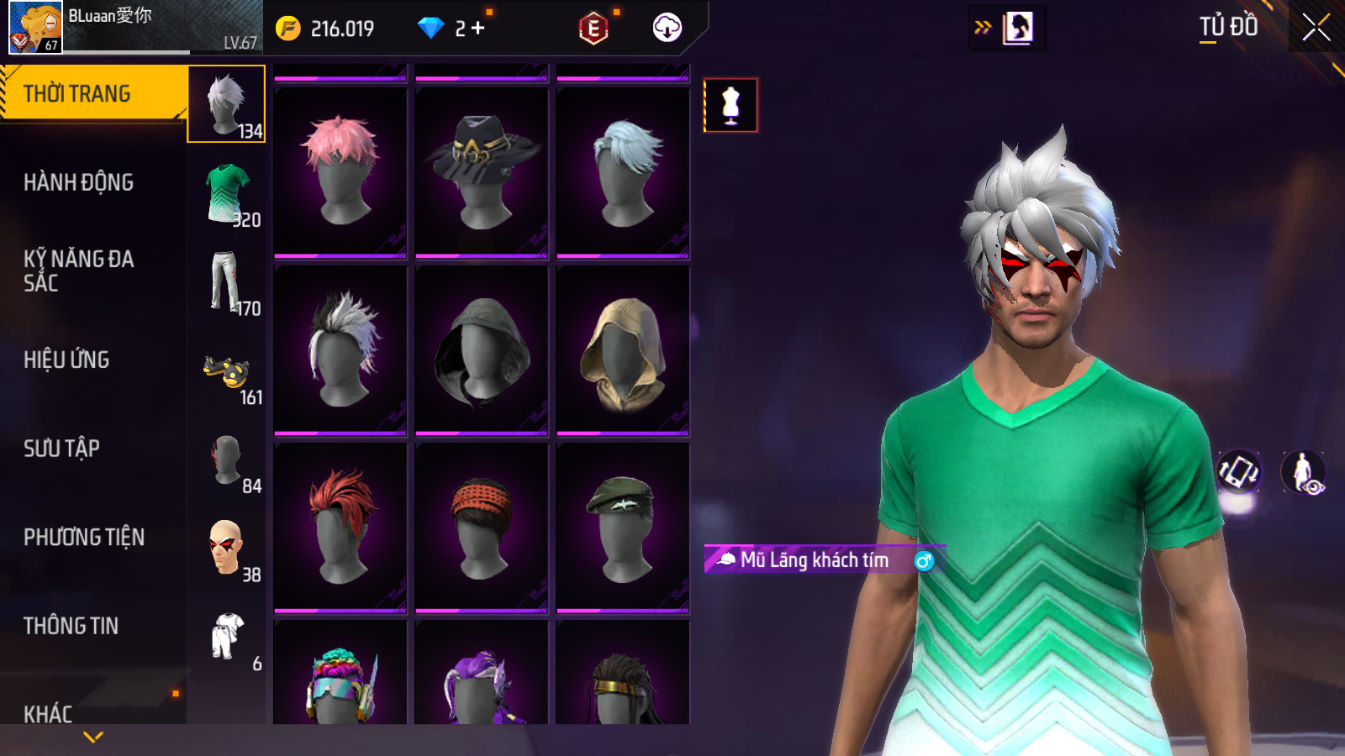Select the pink spiky hair item
1345x756 pixels.
point(340,170)
